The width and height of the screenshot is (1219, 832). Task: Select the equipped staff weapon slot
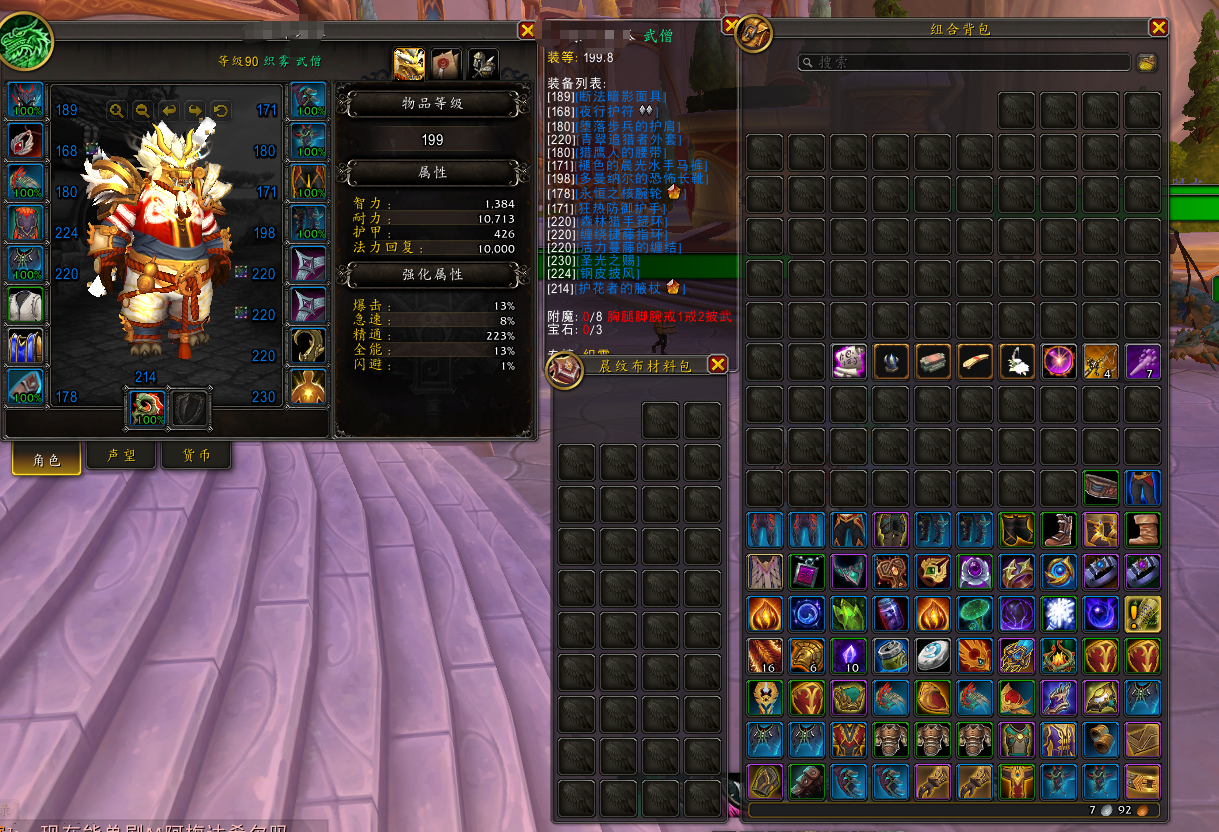tap(145, 408)
